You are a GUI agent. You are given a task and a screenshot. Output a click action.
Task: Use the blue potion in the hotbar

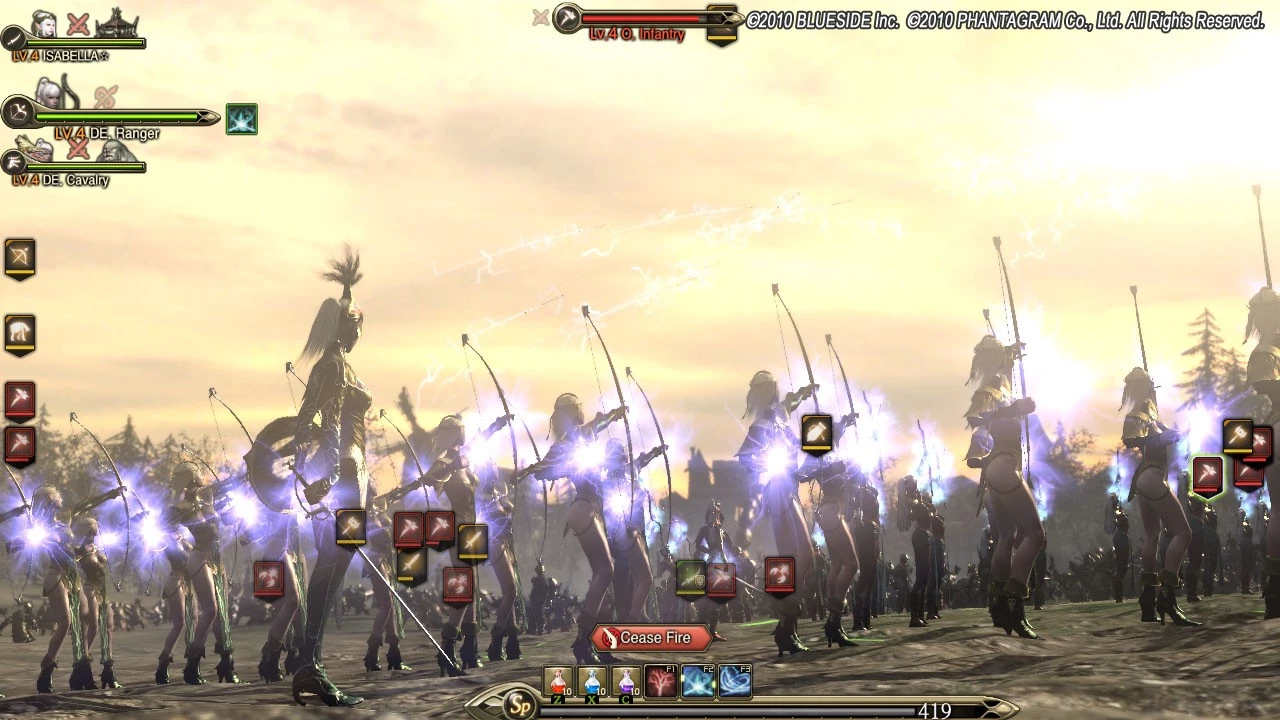tap(592, 682)
